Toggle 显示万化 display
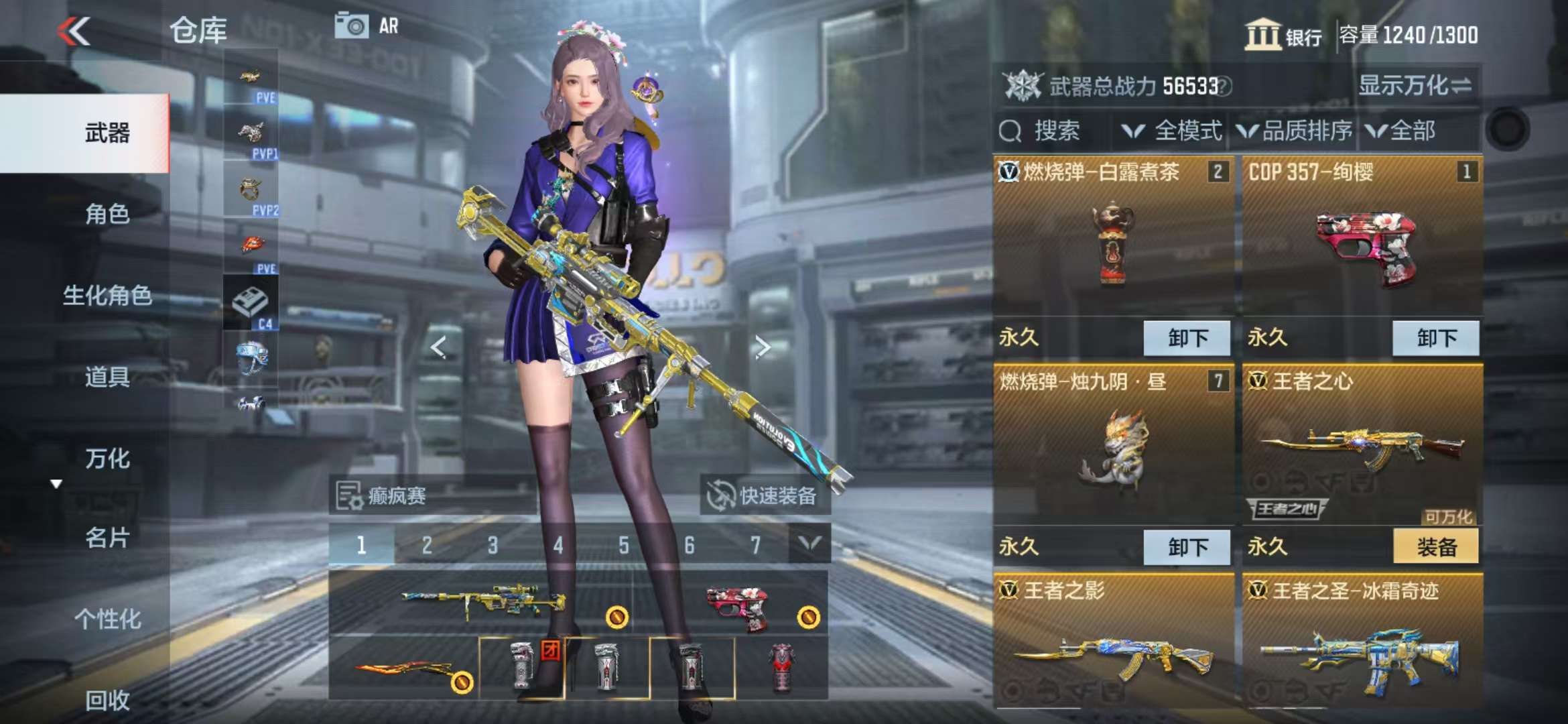1568x724 pixels. pyautogui.click(x=1414, y=86)
